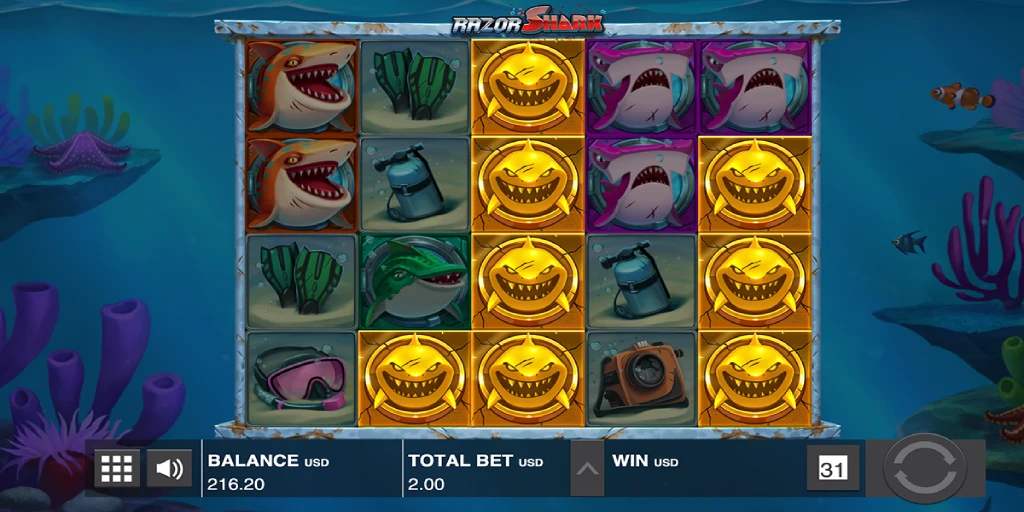Viewport: 1024px width, 512px height.
Task: Toggle the sound speaker icon
Action: point(169,468)
